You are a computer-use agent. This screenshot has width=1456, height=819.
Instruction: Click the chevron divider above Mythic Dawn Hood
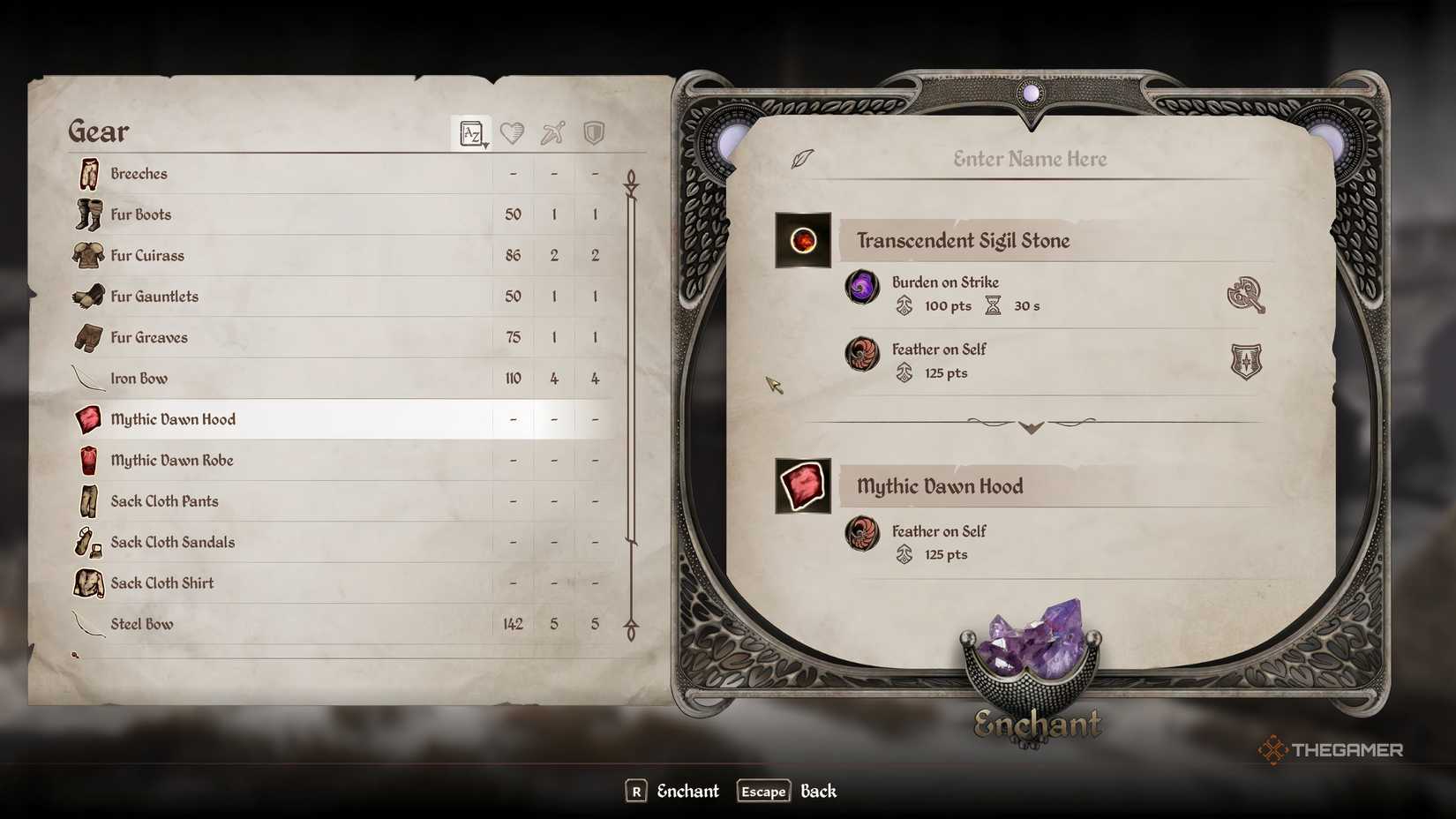click(x=1031, y=426)
